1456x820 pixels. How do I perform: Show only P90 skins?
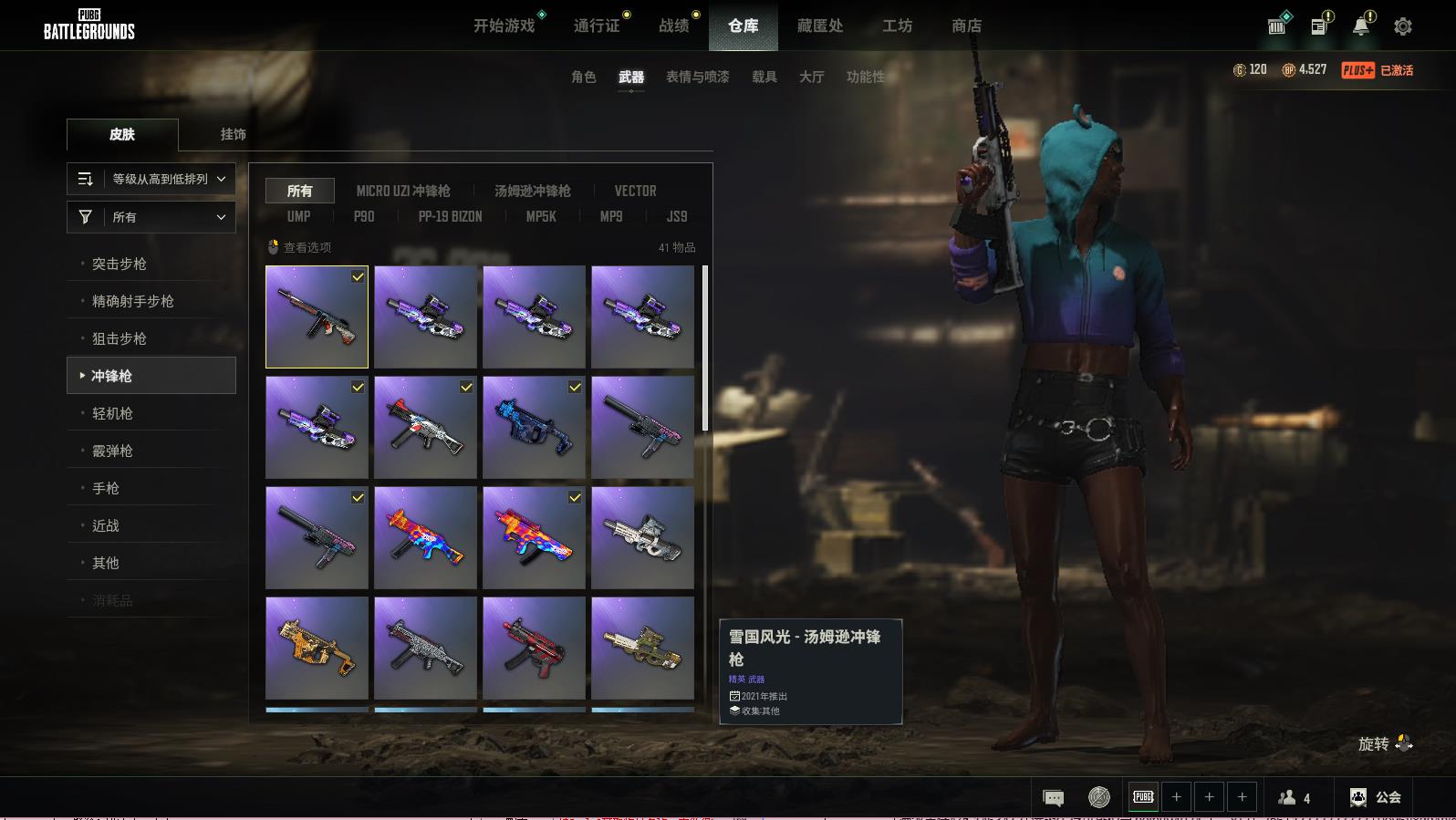coord(364,216)
